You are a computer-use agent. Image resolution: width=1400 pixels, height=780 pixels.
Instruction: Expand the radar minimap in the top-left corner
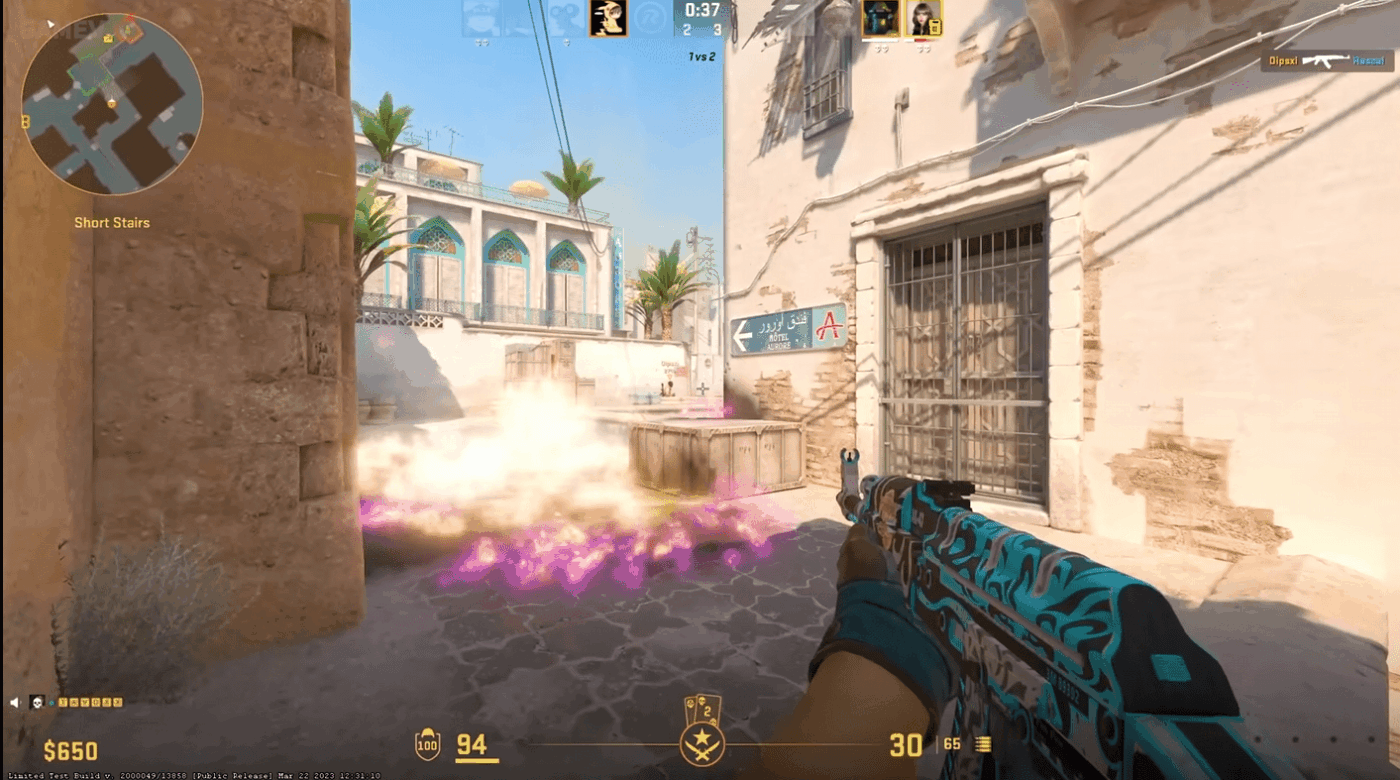click(x=110, y=100)
